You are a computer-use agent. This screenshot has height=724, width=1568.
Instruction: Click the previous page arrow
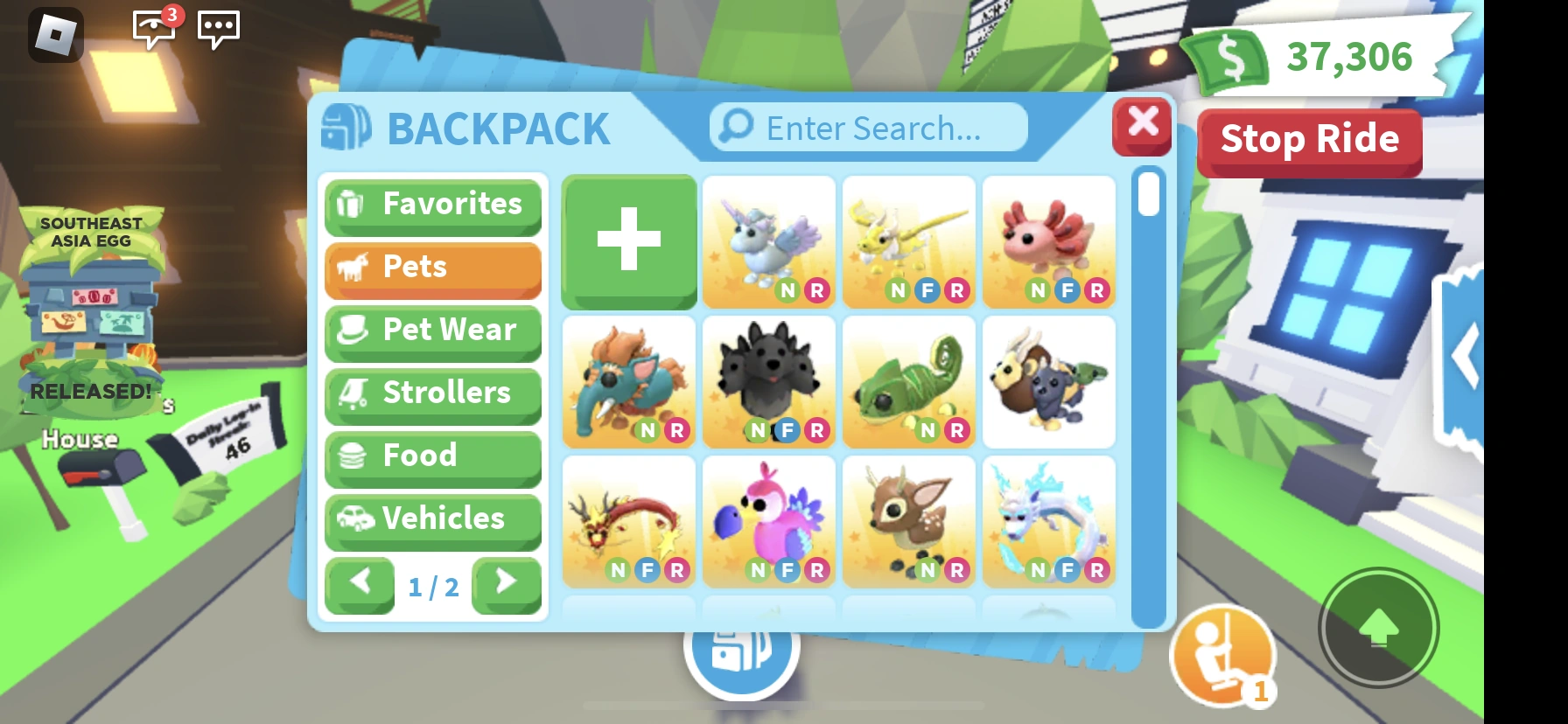(x=360, y=584)
